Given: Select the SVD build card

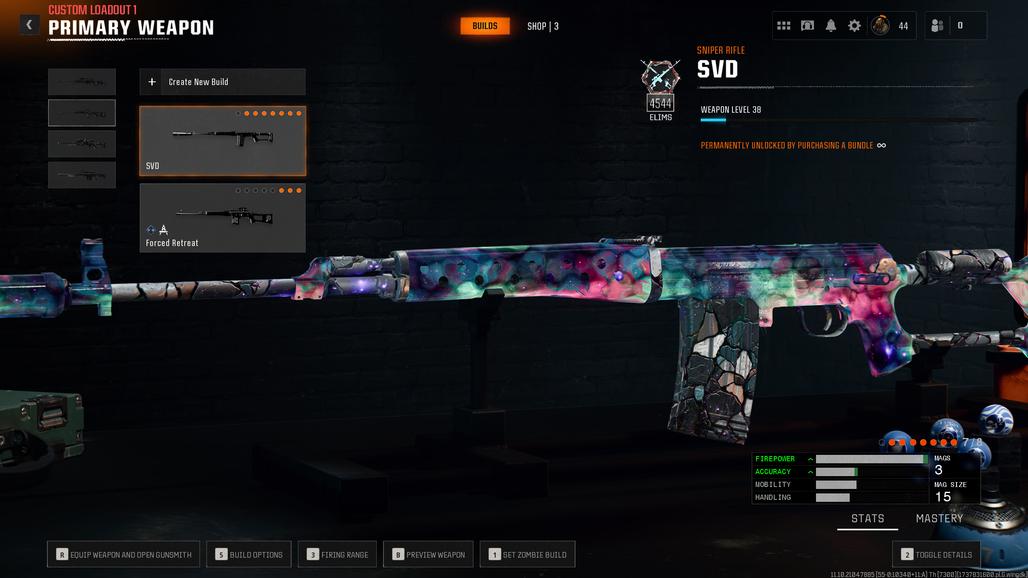Looking at the screenshot, I should pos(222,141).
